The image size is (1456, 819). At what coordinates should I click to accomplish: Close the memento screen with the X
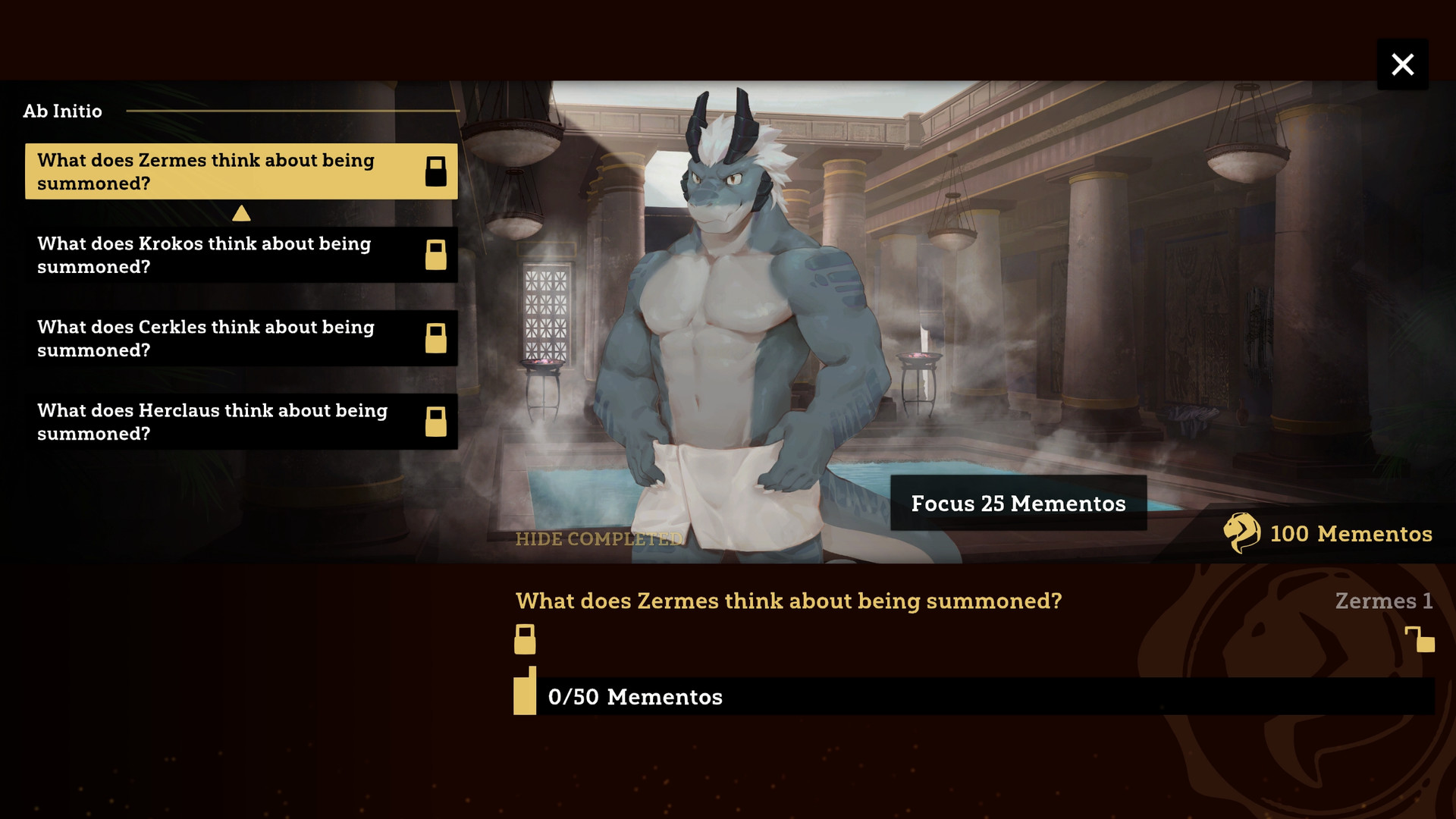tap(1402, 64)
